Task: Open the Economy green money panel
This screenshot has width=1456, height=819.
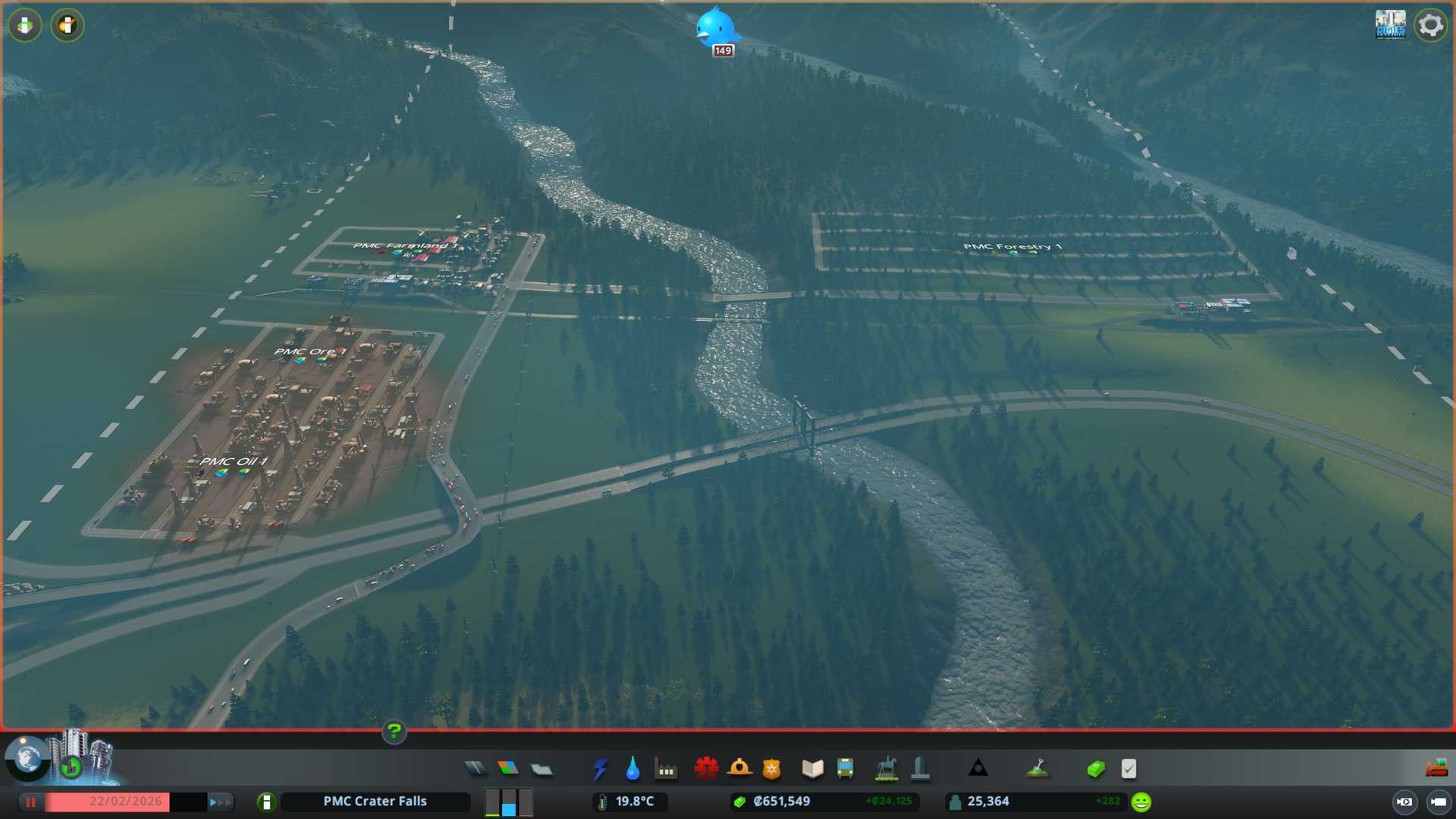Action: [x=1096, y=769]
